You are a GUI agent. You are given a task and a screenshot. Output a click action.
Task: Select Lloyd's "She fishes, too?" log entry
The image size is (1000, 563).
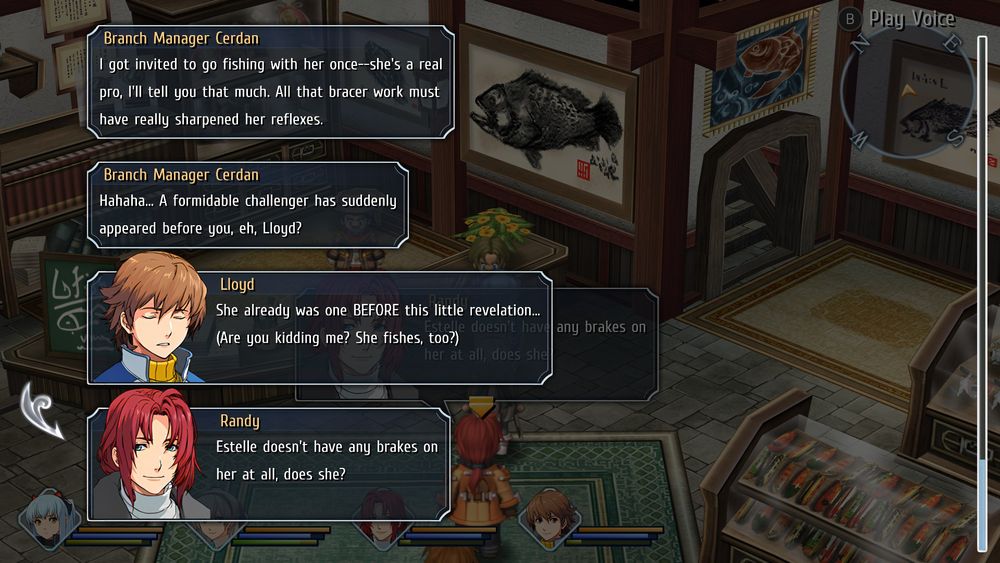(320, 327)
